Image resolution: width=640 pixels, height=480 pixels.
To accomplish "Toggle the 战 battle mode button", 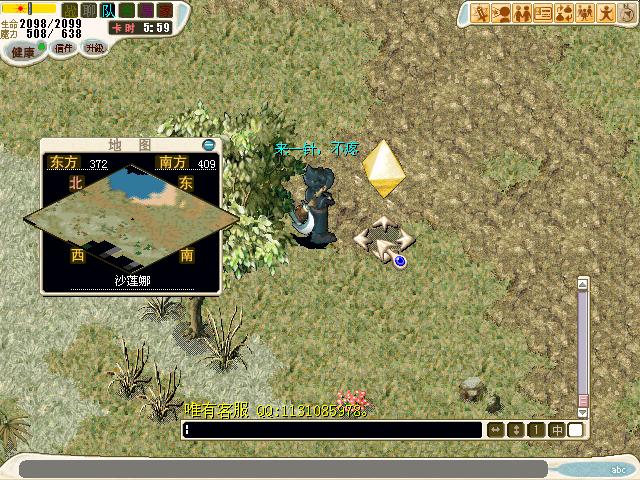I will [x=70, y=10].
